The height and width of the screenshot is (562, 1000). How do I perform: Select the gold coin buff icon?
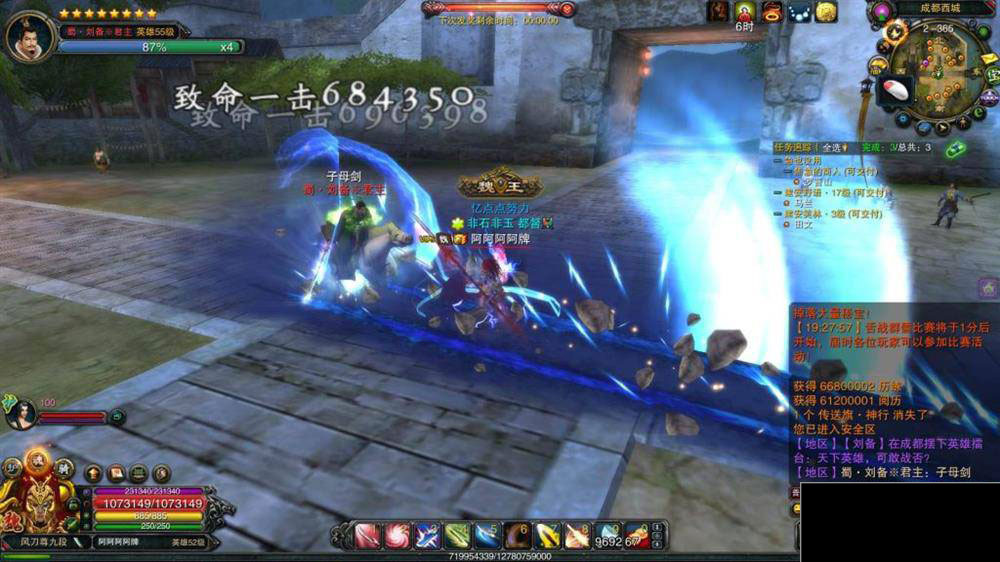[825, 12]
